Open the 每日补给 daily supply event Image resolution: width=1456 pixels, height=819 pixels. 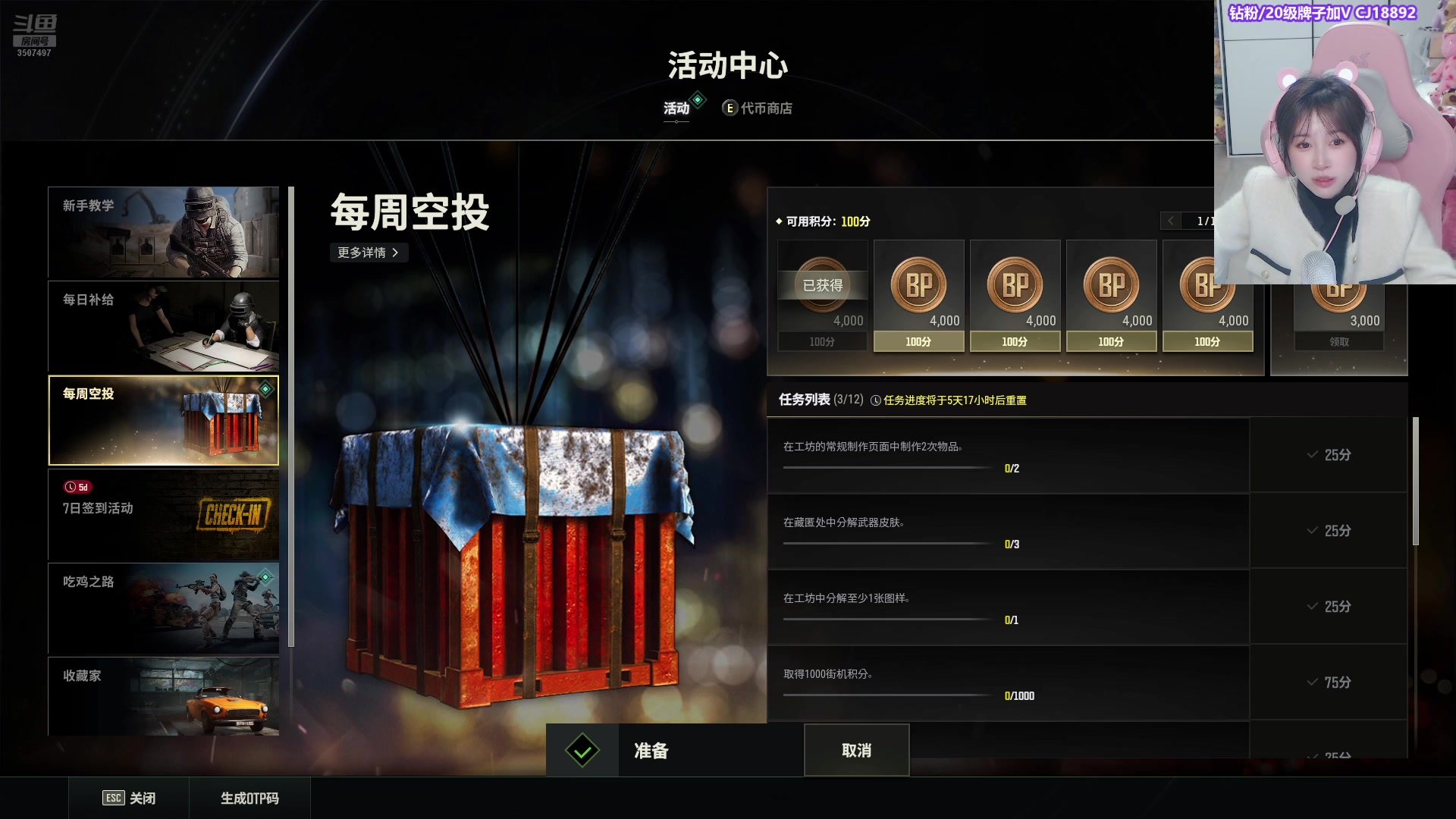pyautogui.click(x=163, y=326)
